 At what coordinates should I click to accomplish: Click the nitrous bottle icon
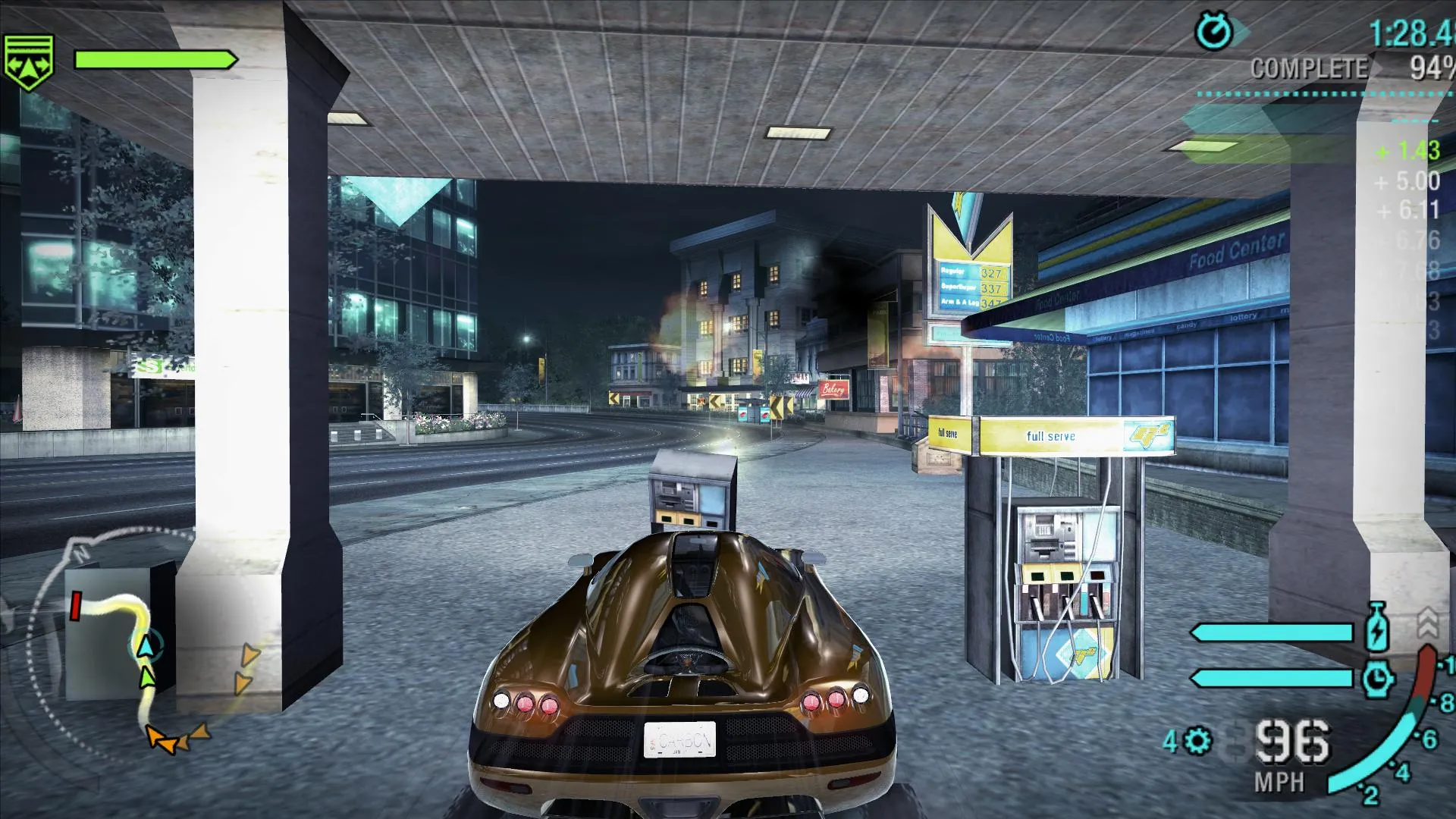(1376, 628)
